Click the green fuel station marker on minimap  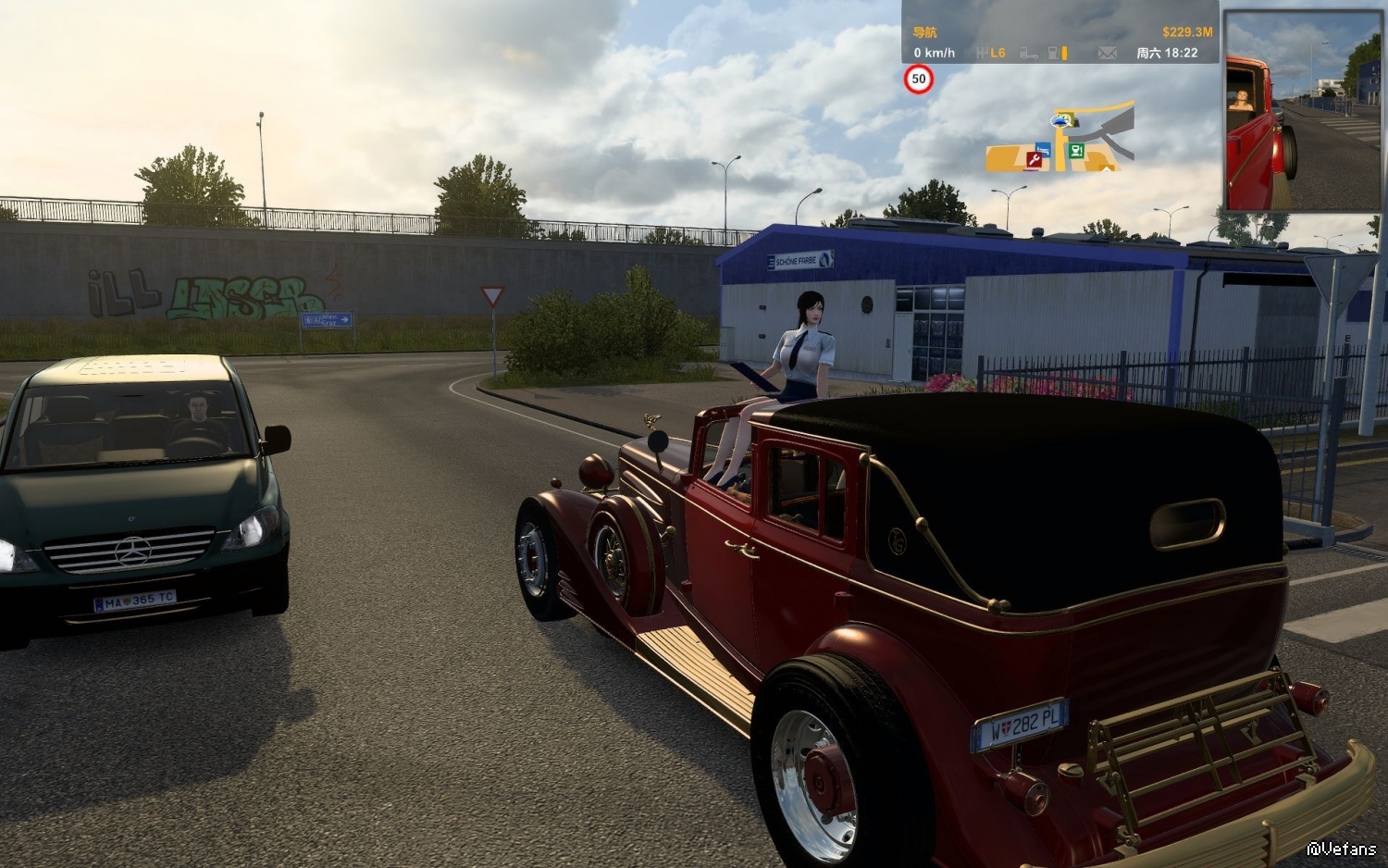point(1076,150)
